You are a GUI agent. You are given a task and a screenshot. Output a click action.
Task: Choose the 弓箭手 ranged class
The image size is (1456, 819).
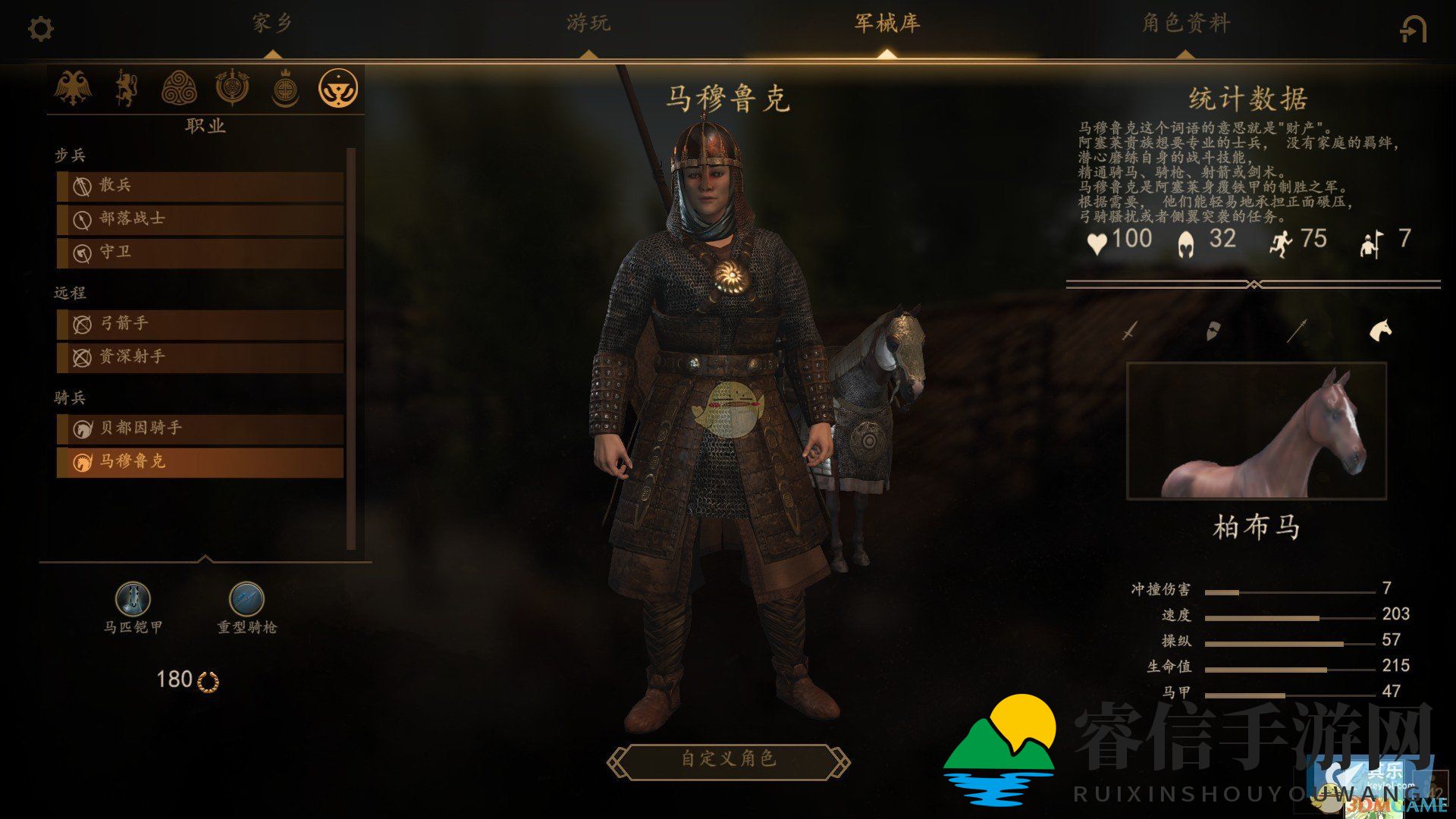[x=200, y=324]
